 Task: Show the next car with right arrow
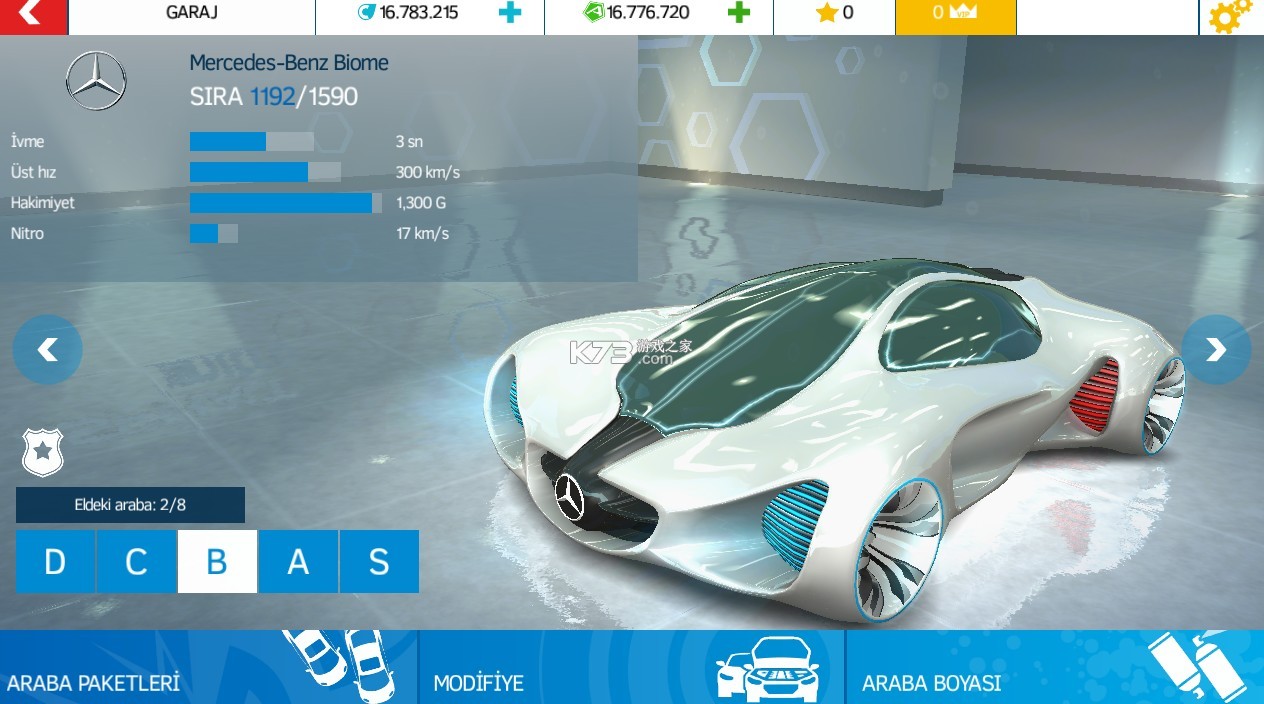[1215, 349]
